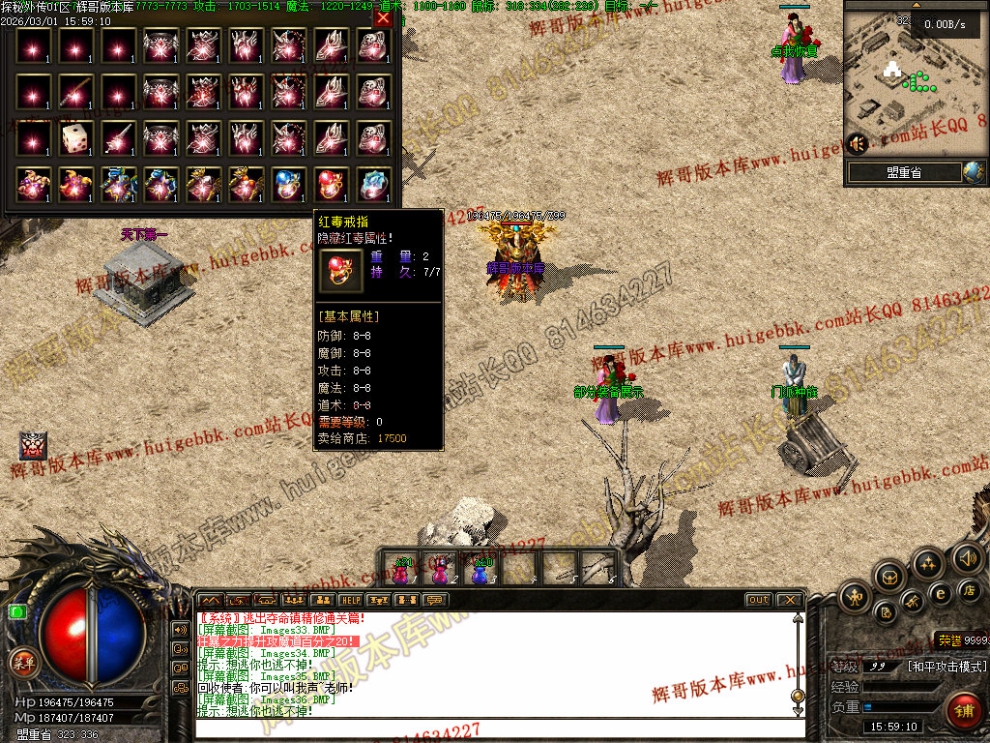Mute sound via minimap speaker icon
The height and width of the screenshot is (743, 990).
[x=856, y=144]
